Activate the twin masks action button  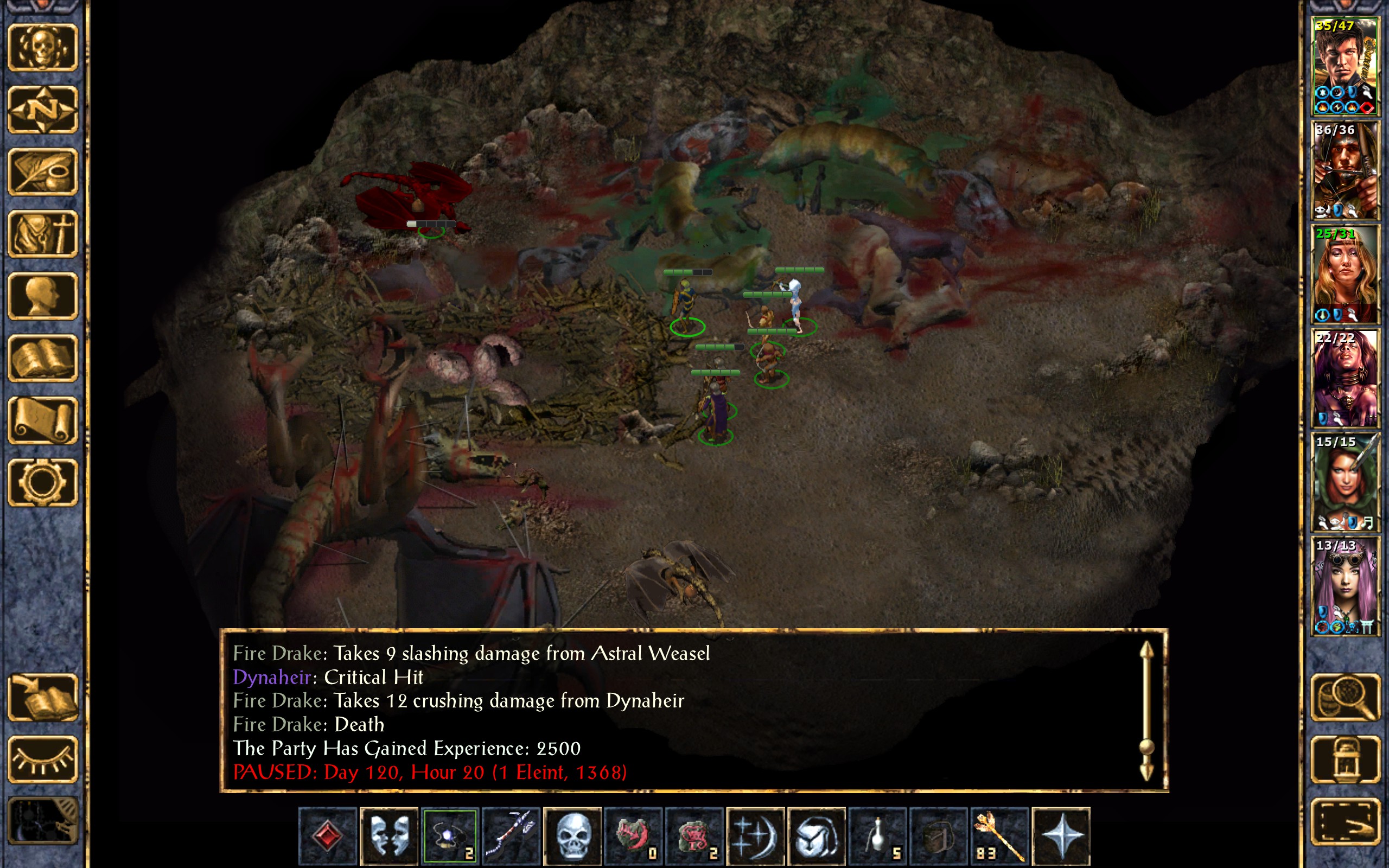click(388, 835)
